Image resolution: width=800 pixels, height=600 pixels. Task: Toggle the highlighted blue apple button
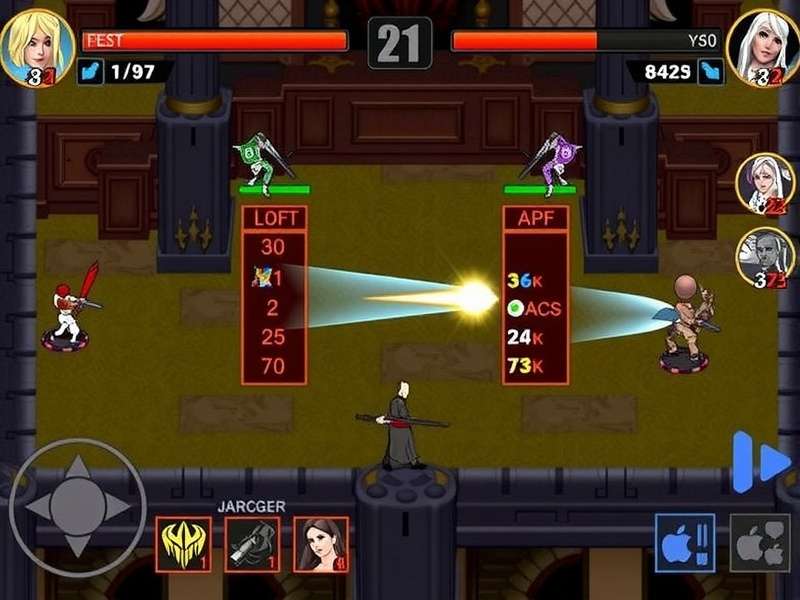(x=685, y=543)
